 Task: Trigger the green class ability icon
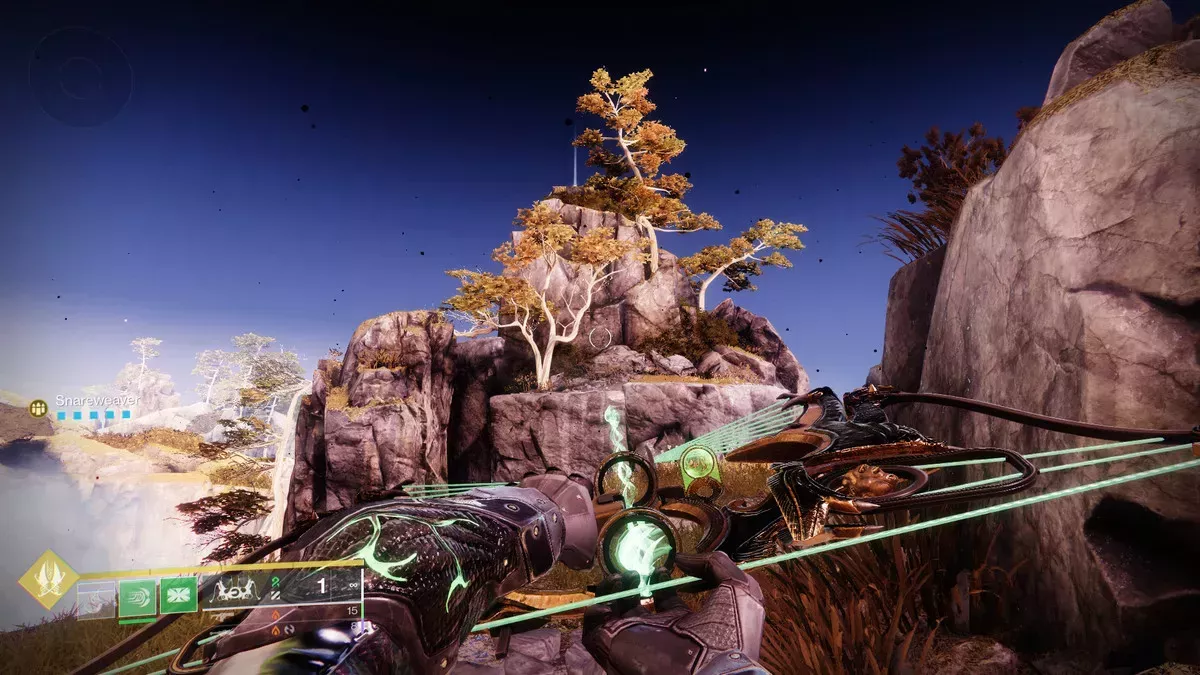point(178,595)
